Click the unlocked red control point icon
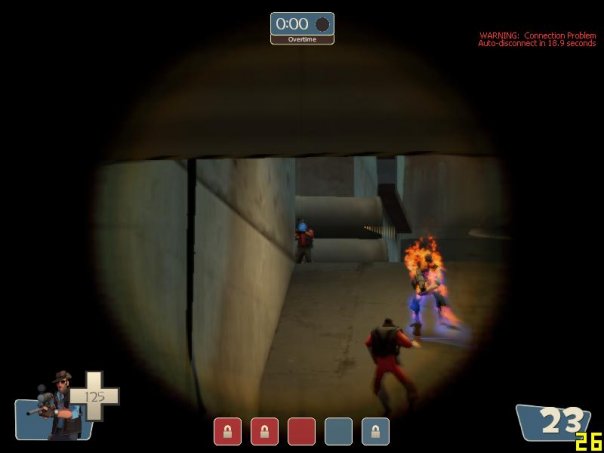The height and width of the screenshot is (453, 604). point(301,431)
